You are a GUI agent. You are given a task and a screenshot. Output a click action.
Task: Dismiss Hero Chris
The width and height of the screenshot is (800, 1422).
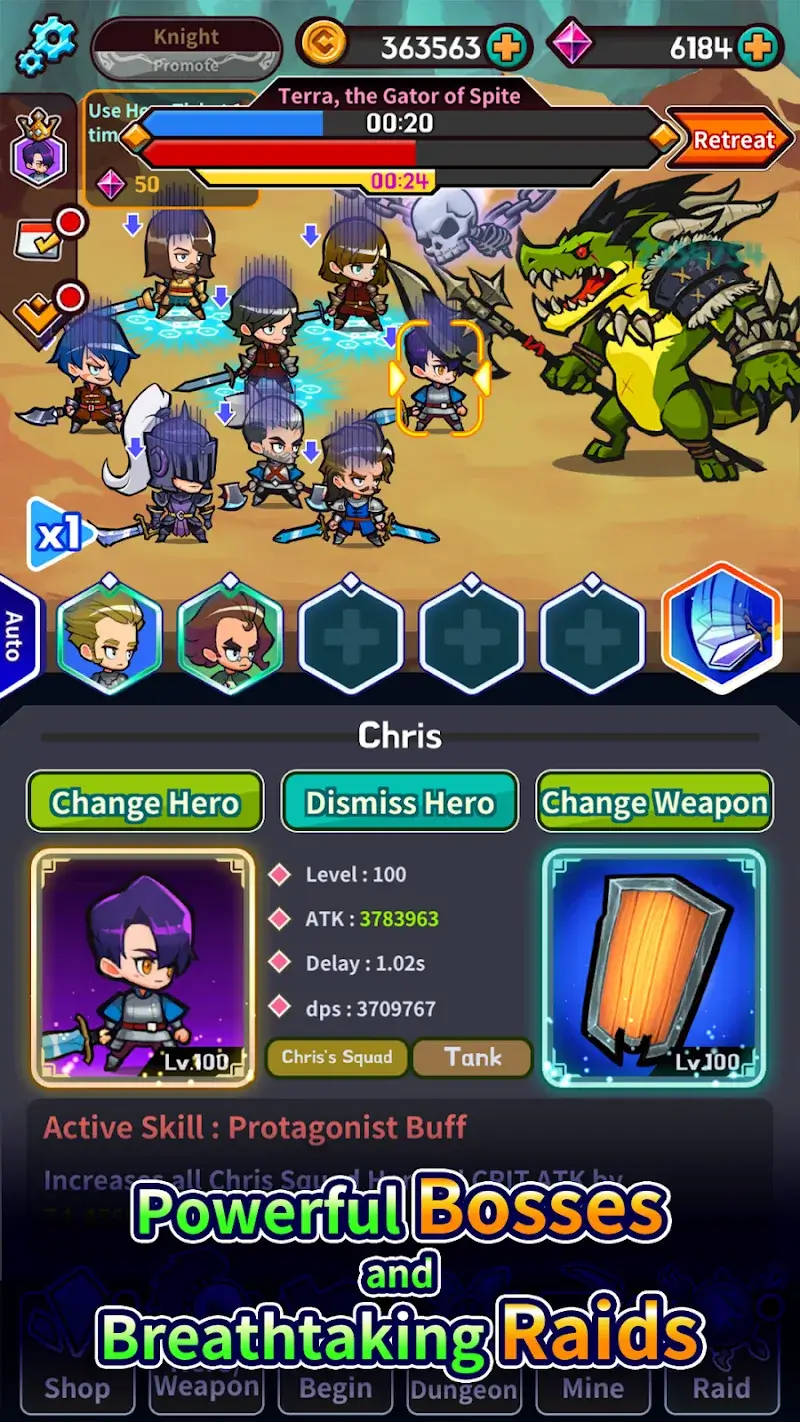(400, 802)
